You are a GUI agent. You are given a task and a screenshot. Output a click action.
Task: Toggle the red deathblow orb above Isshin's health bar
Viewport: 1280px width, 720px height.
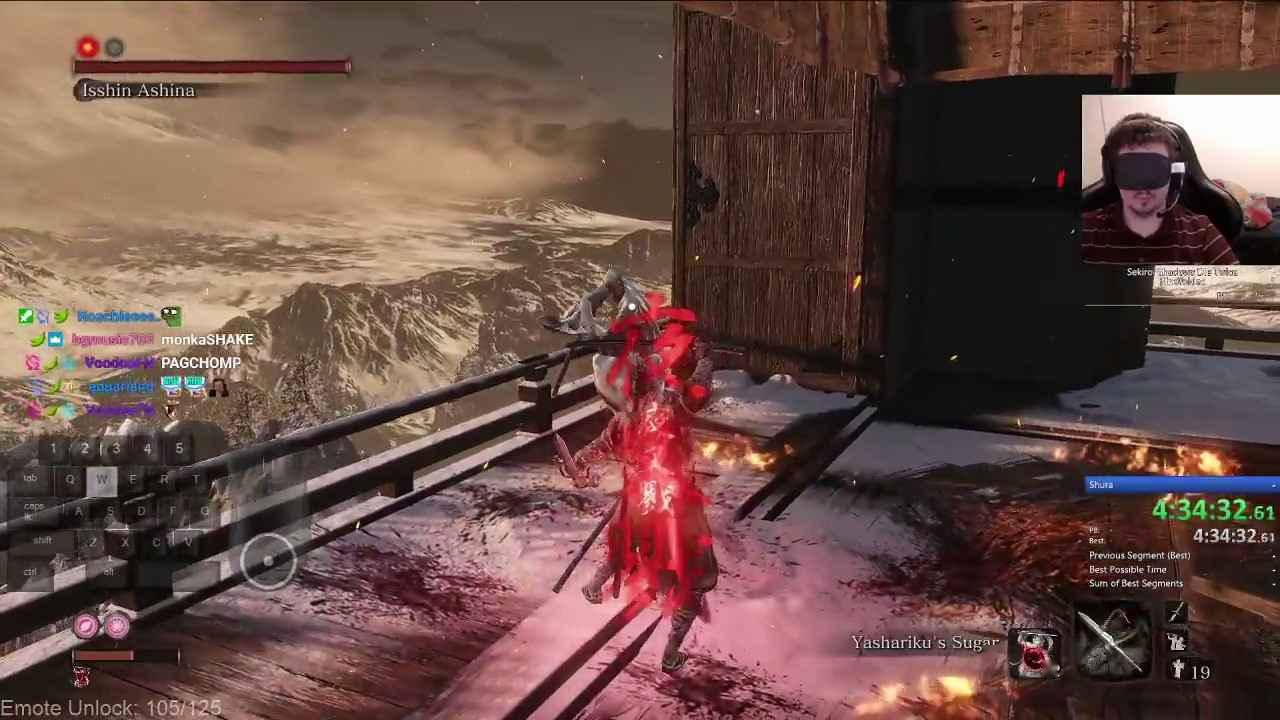tap(86, 46)
